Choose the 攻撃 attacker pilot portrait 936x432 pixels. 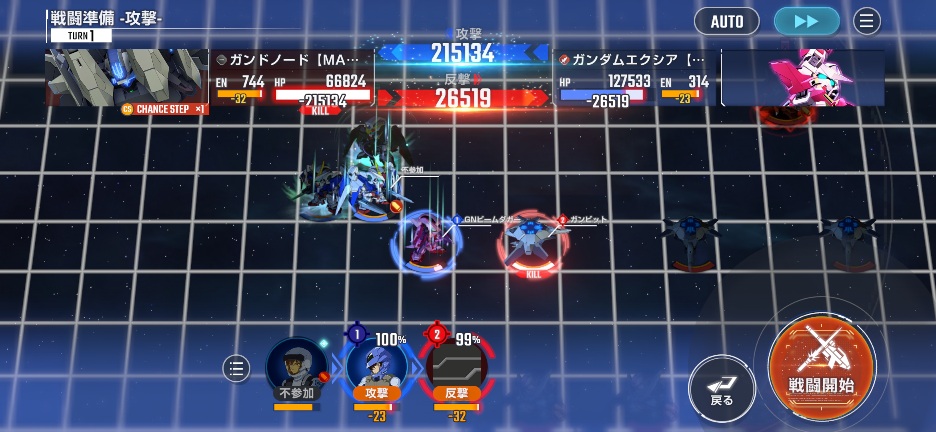point(376,368)
